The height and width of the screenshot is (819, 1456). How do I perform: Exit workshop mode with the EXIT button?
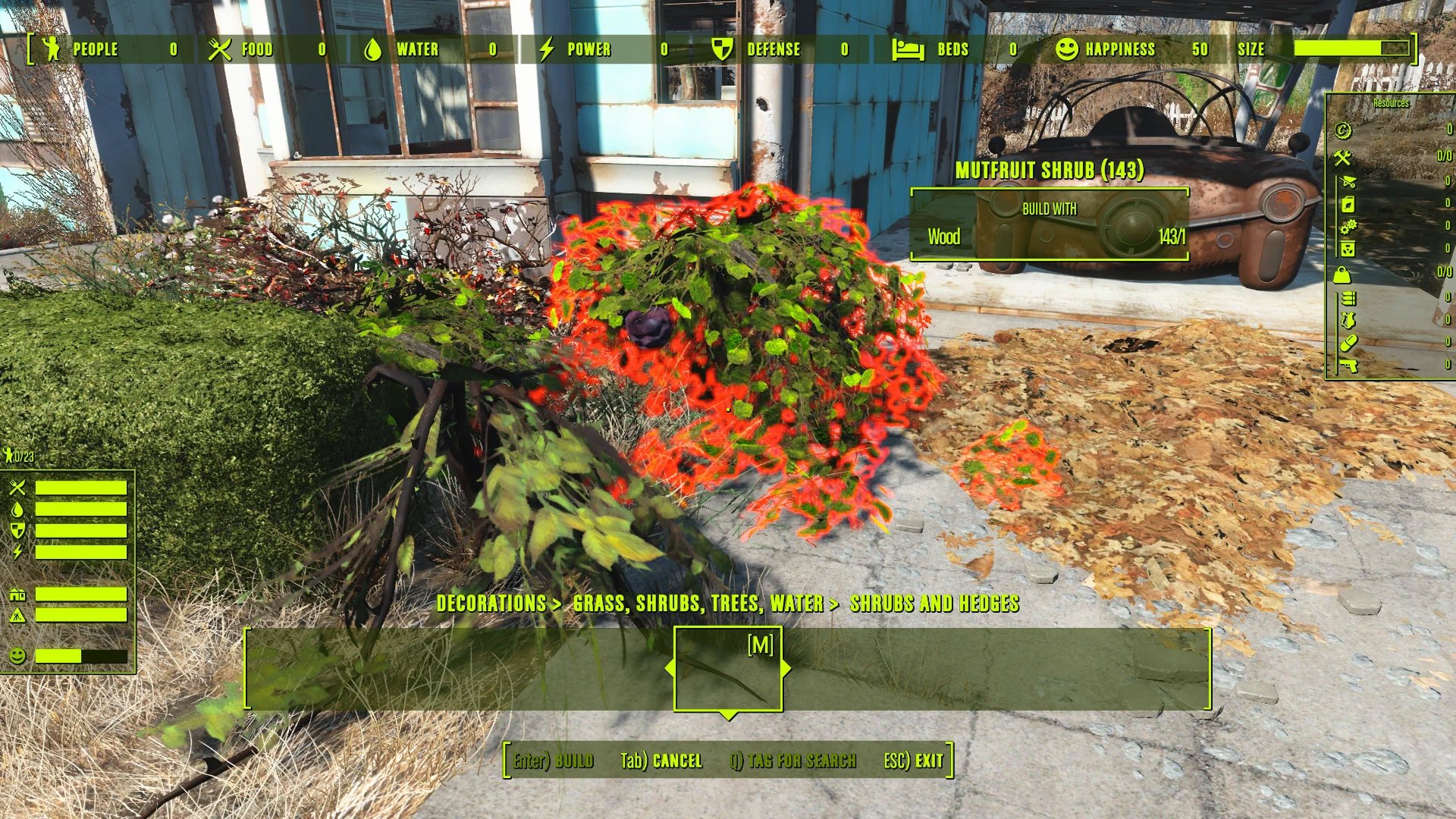tap(914, 761)
